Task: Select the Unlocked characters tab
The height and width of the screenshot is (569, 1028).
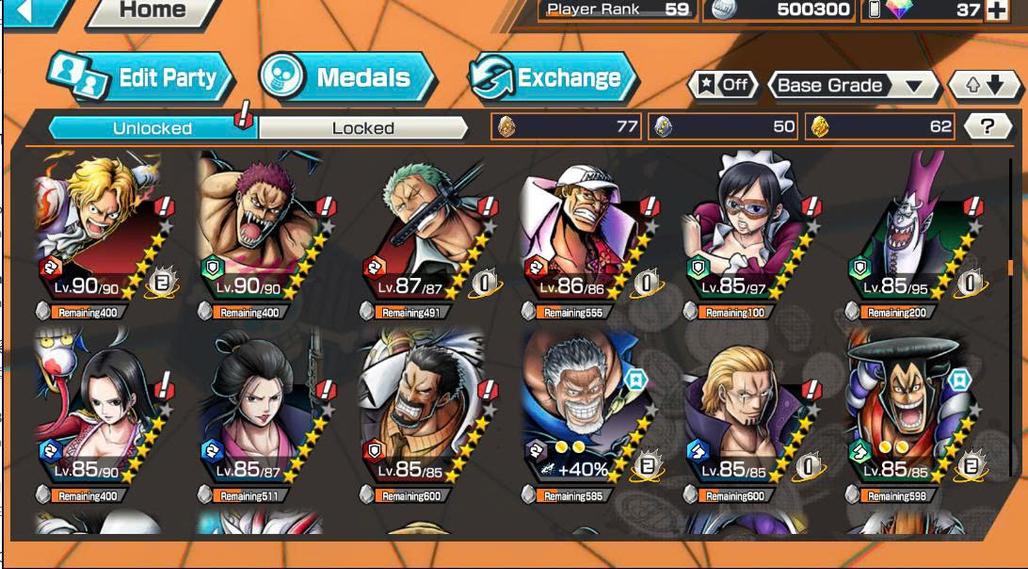Action: point(152,128)
